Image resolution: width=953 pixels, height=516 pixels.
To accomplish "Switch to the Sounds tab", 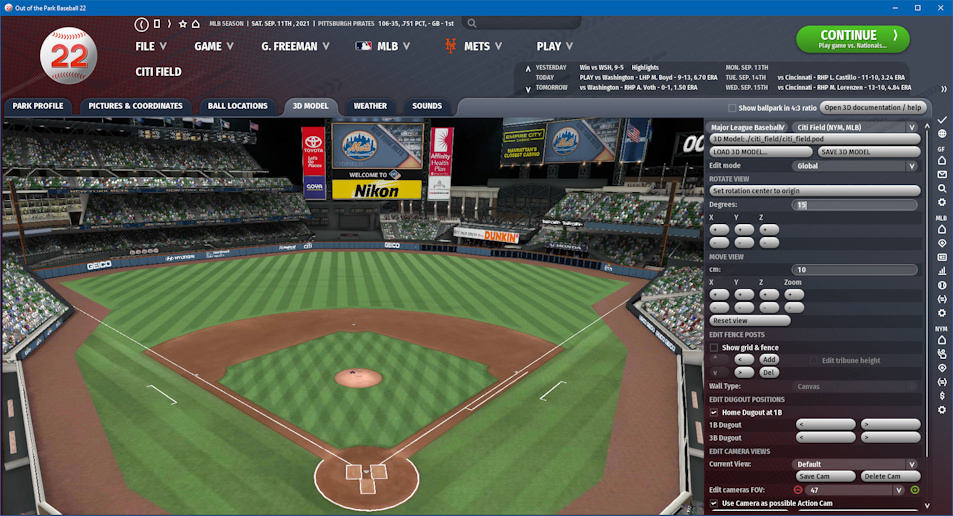I will pyautogui.click(x=427, y=106).
